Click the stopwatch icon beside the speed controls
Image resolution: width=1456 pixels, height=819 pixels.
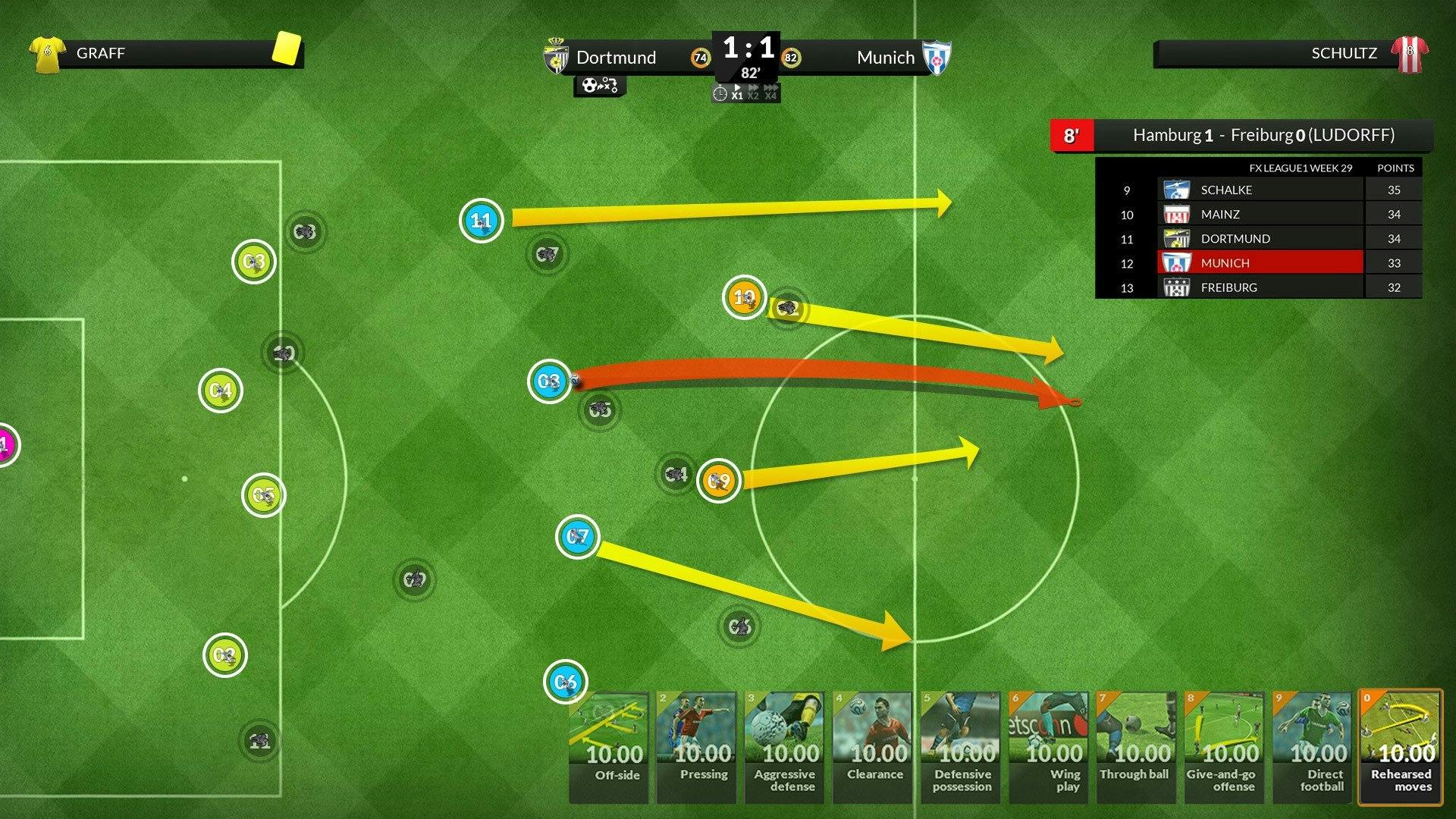pyautogui.click(x=720, y=93)
